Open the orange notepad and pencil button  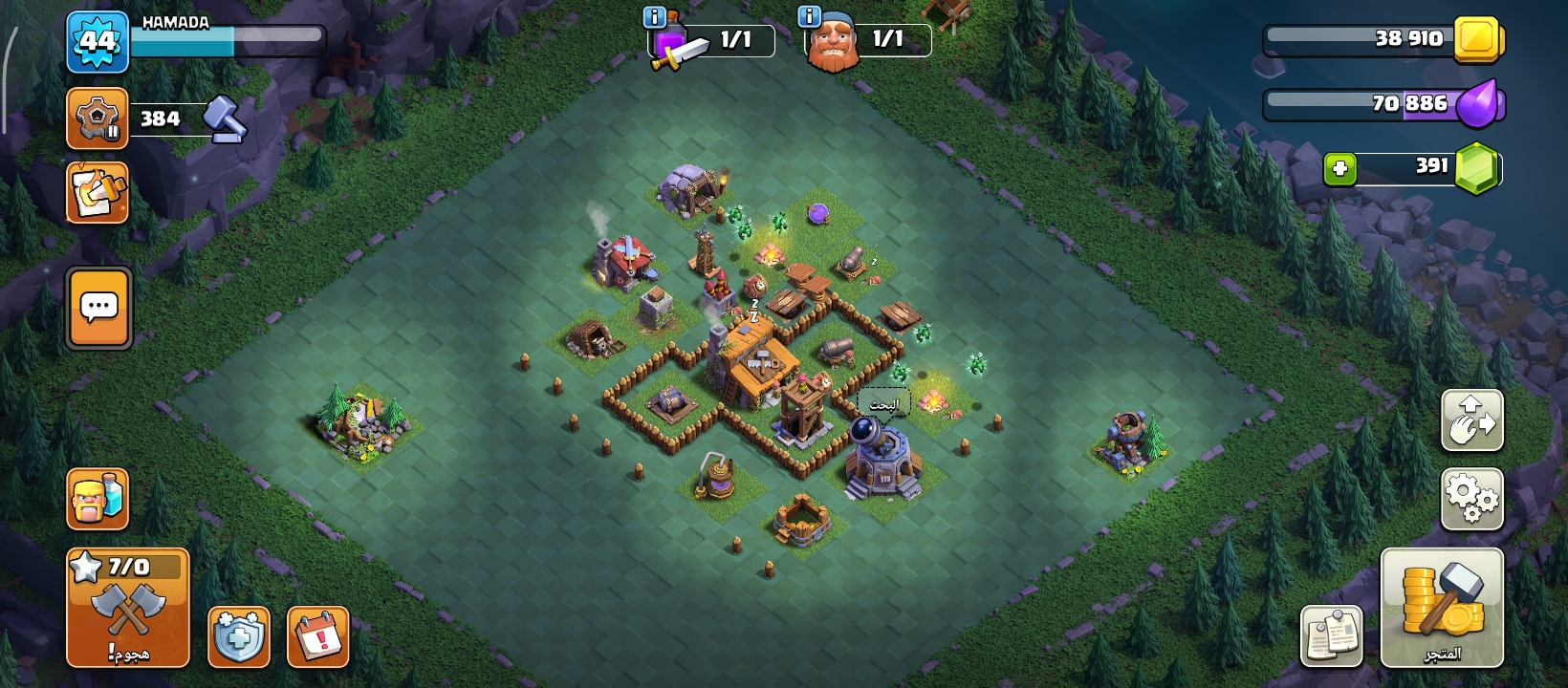pyautogui.click(x=98, y=193)
